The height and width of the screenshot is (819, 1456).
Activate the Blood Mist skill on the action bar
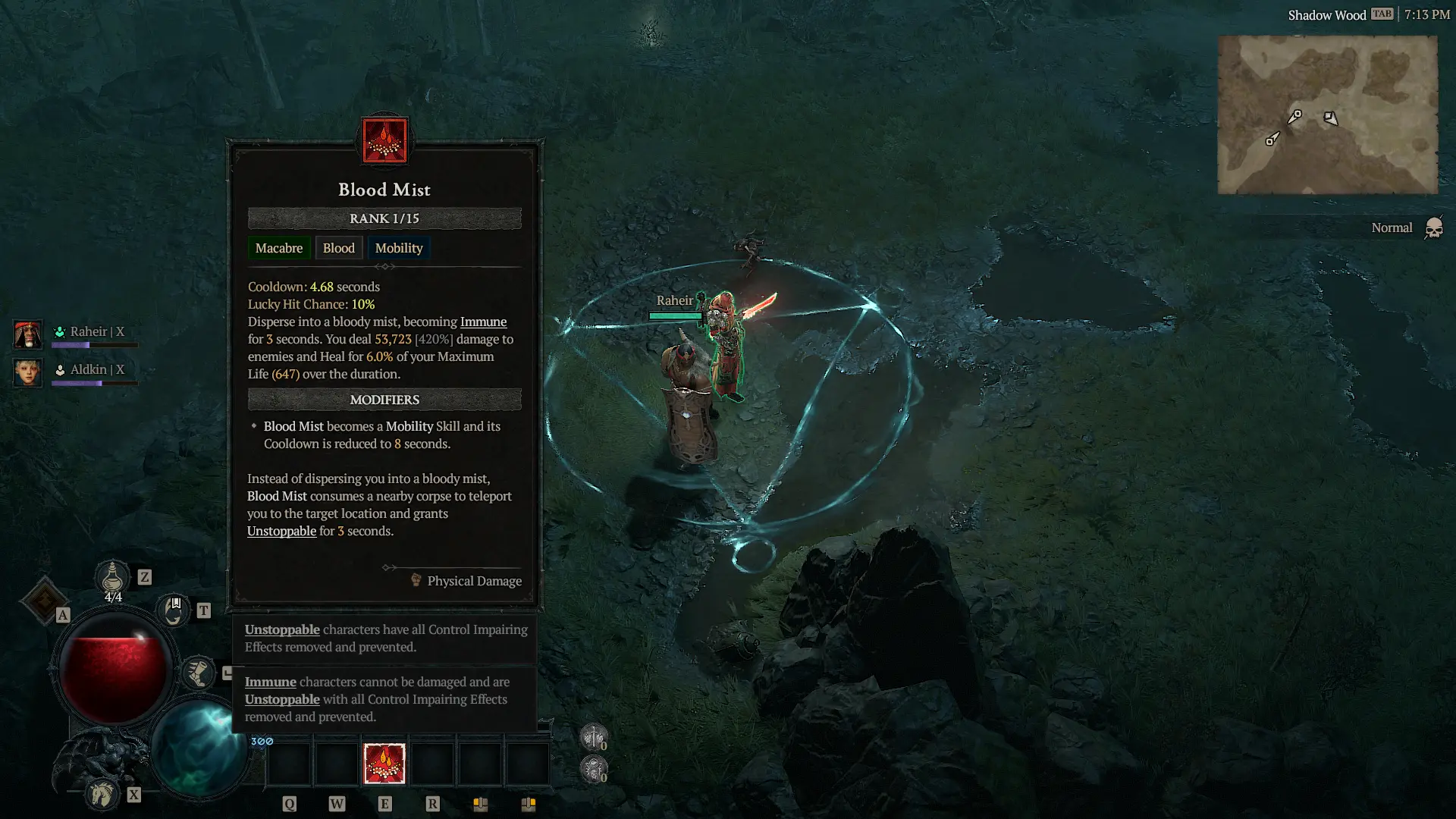click(x=384, y=764)
